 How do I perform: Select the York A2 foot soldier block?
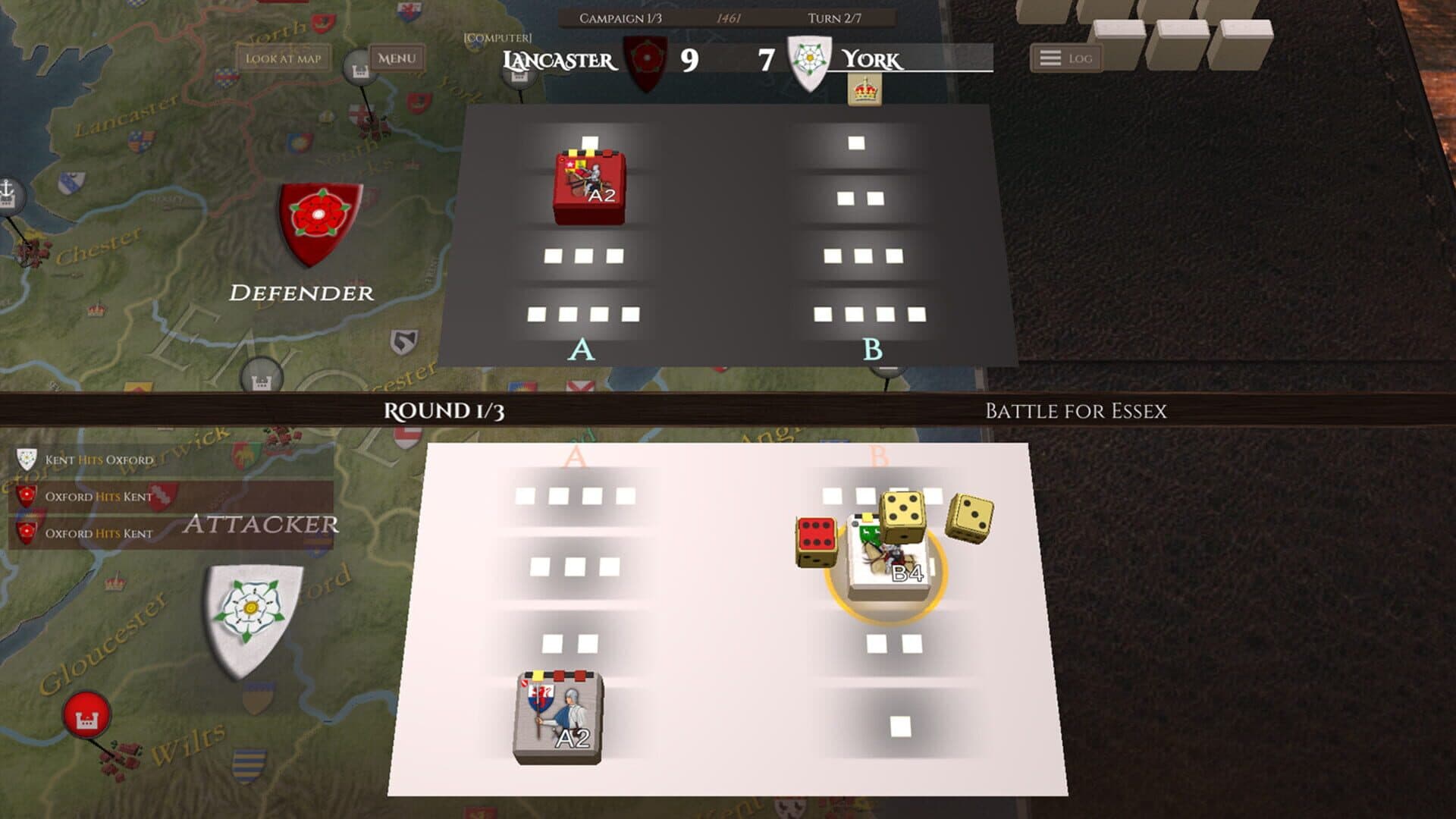(x=558, y=717)
